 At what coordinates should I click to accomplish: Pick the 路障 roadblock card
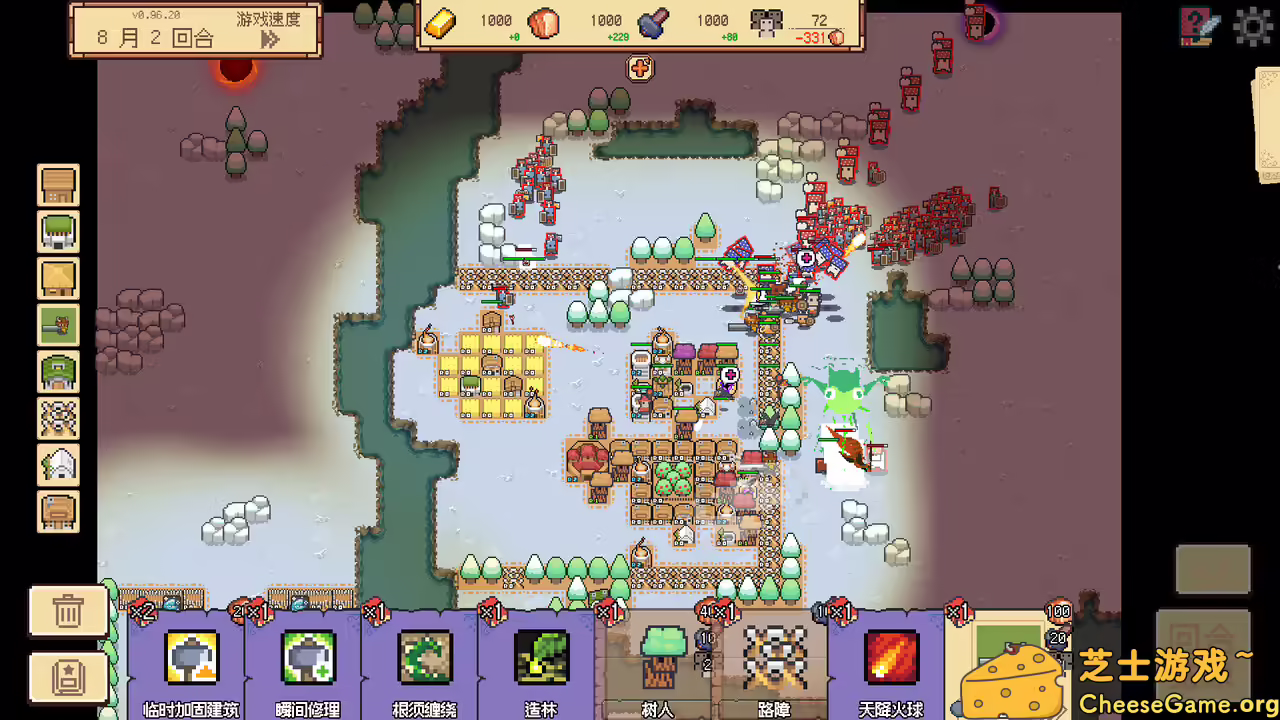click(773, 657)
